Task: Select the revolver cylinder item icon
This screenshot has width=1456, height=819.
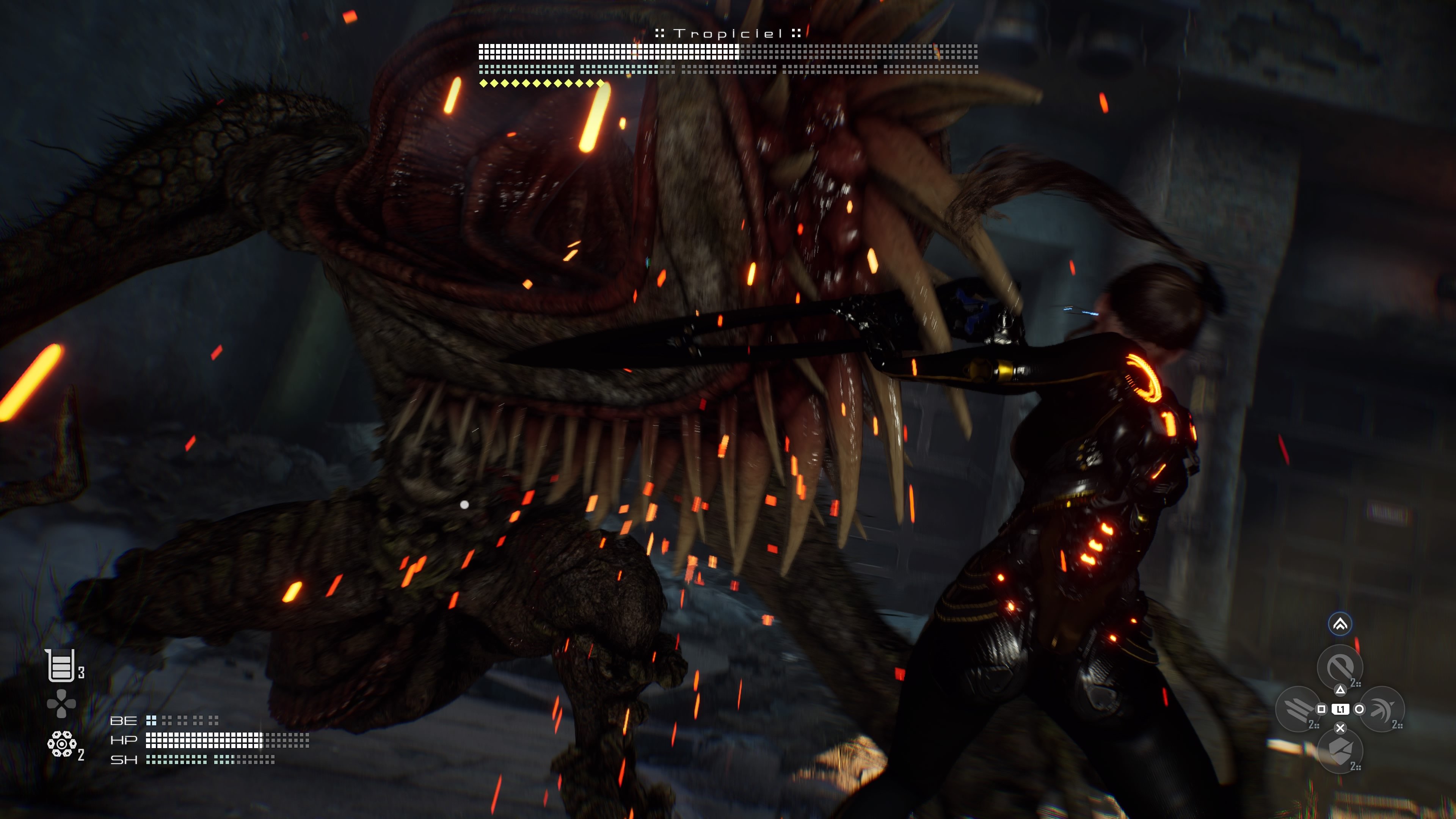Action: tap(61, 744)
